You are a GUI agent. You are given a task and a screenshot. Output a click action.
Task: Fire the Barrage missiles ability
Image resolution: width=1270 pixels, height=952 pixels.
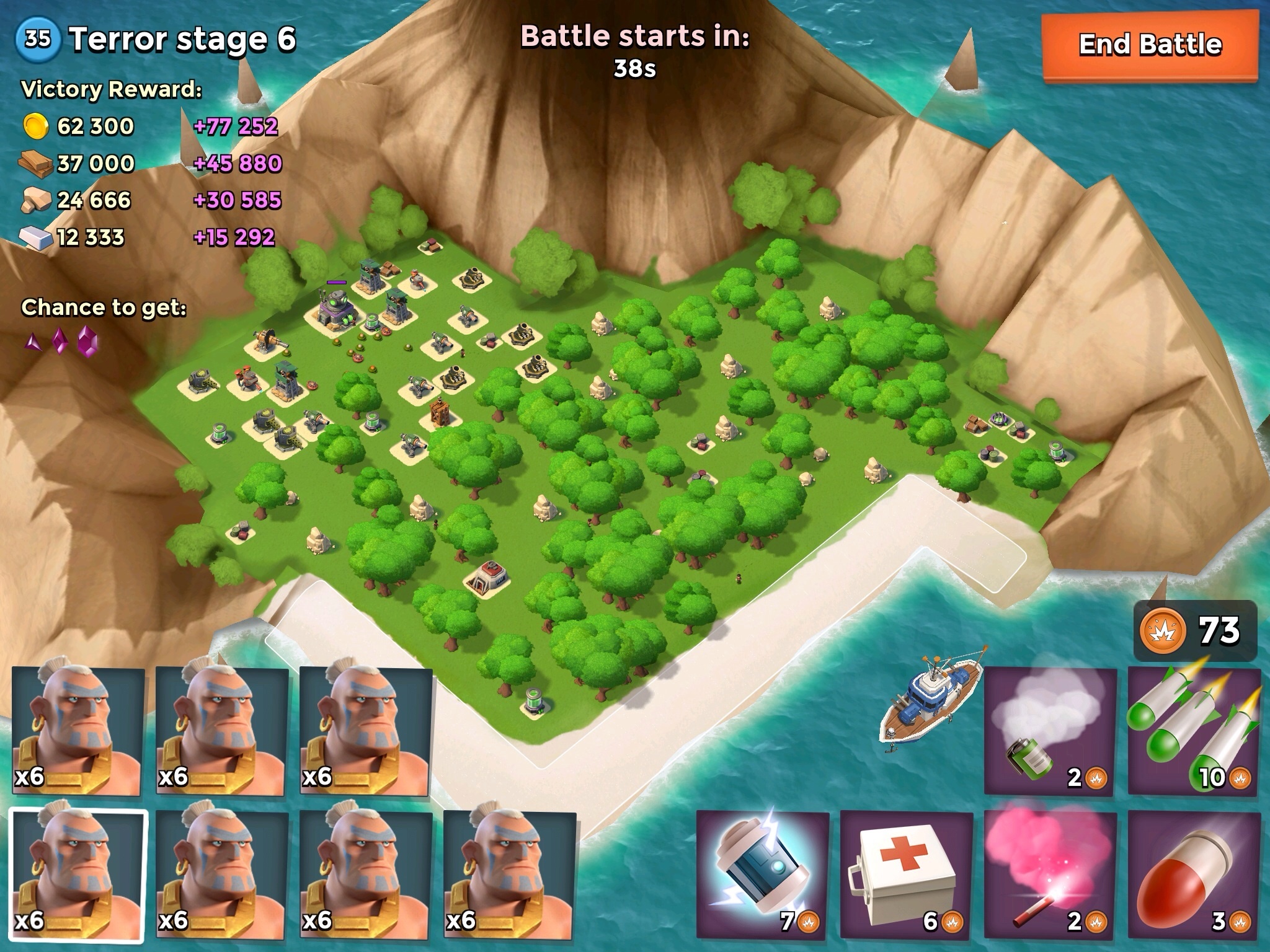point(1194,731)
